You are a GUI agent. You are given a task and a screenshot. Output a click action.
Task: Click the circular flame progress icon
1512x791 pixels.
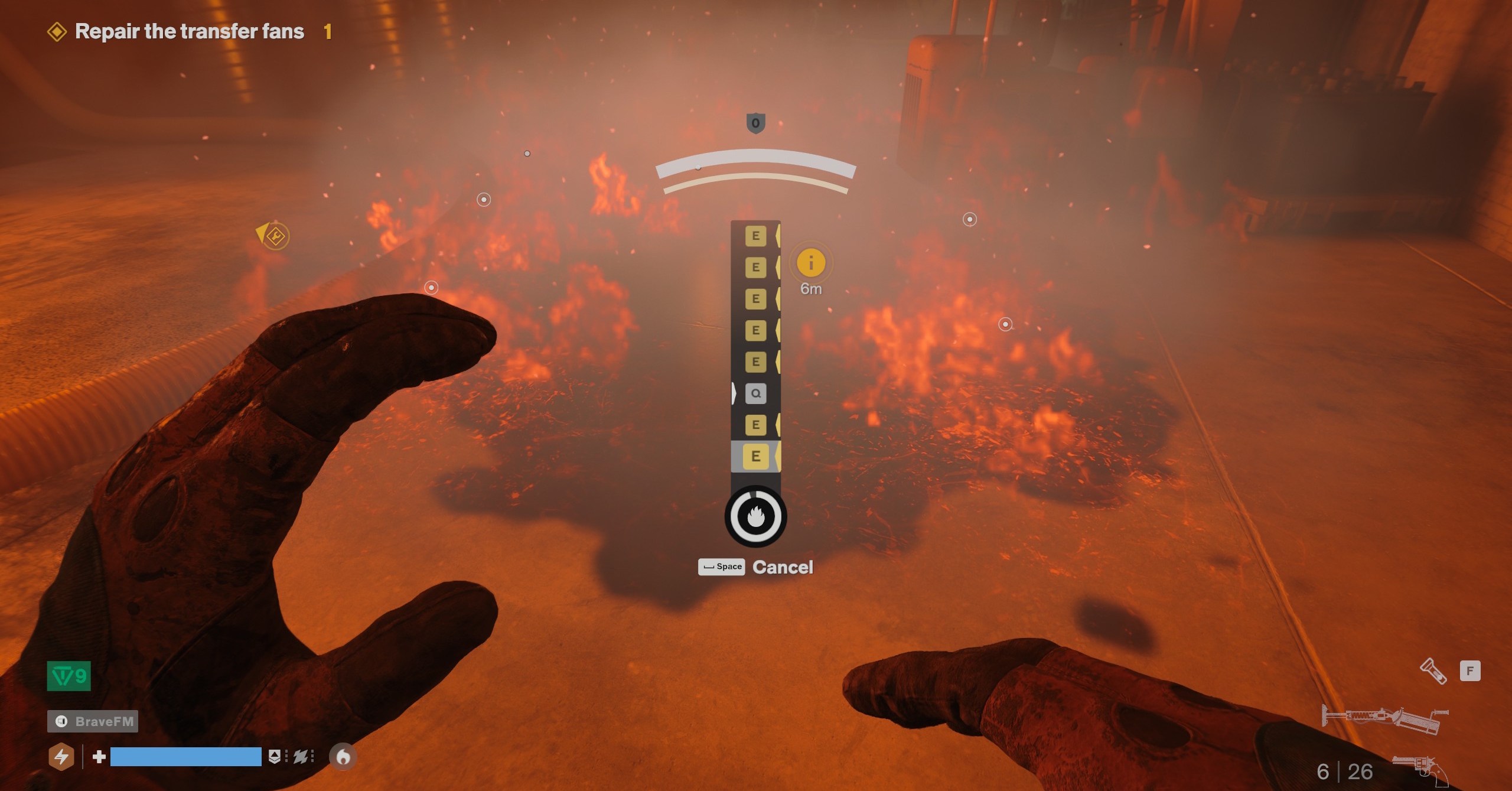click(x=755, y=516)
